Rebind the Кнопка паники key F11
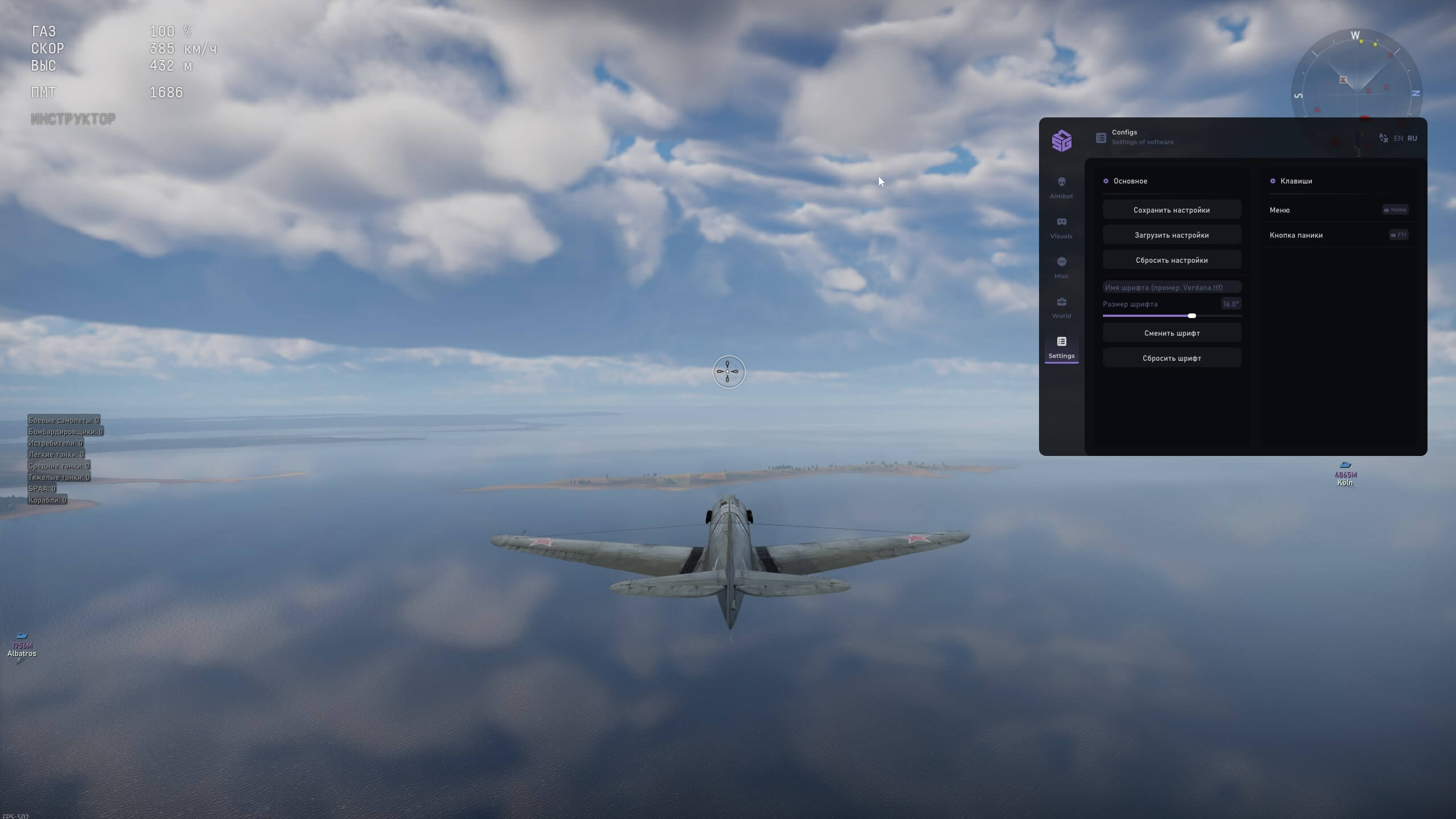The height and width of the screenshot is (819, 1456). point(1398,235)
